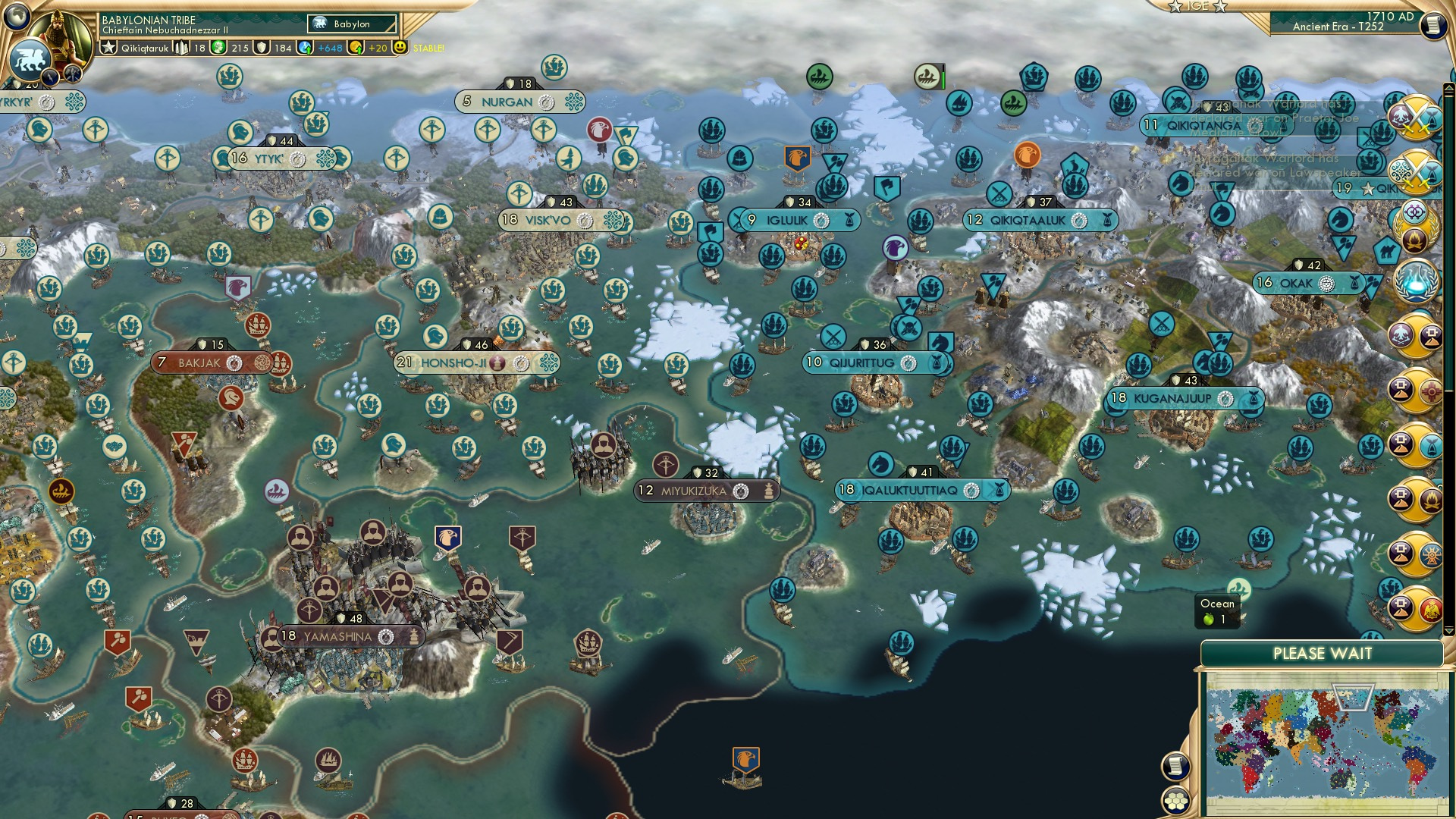Open the notification log scroll icon
Viewport: 1456px width, 819px height.
(x=1175, y=767)
